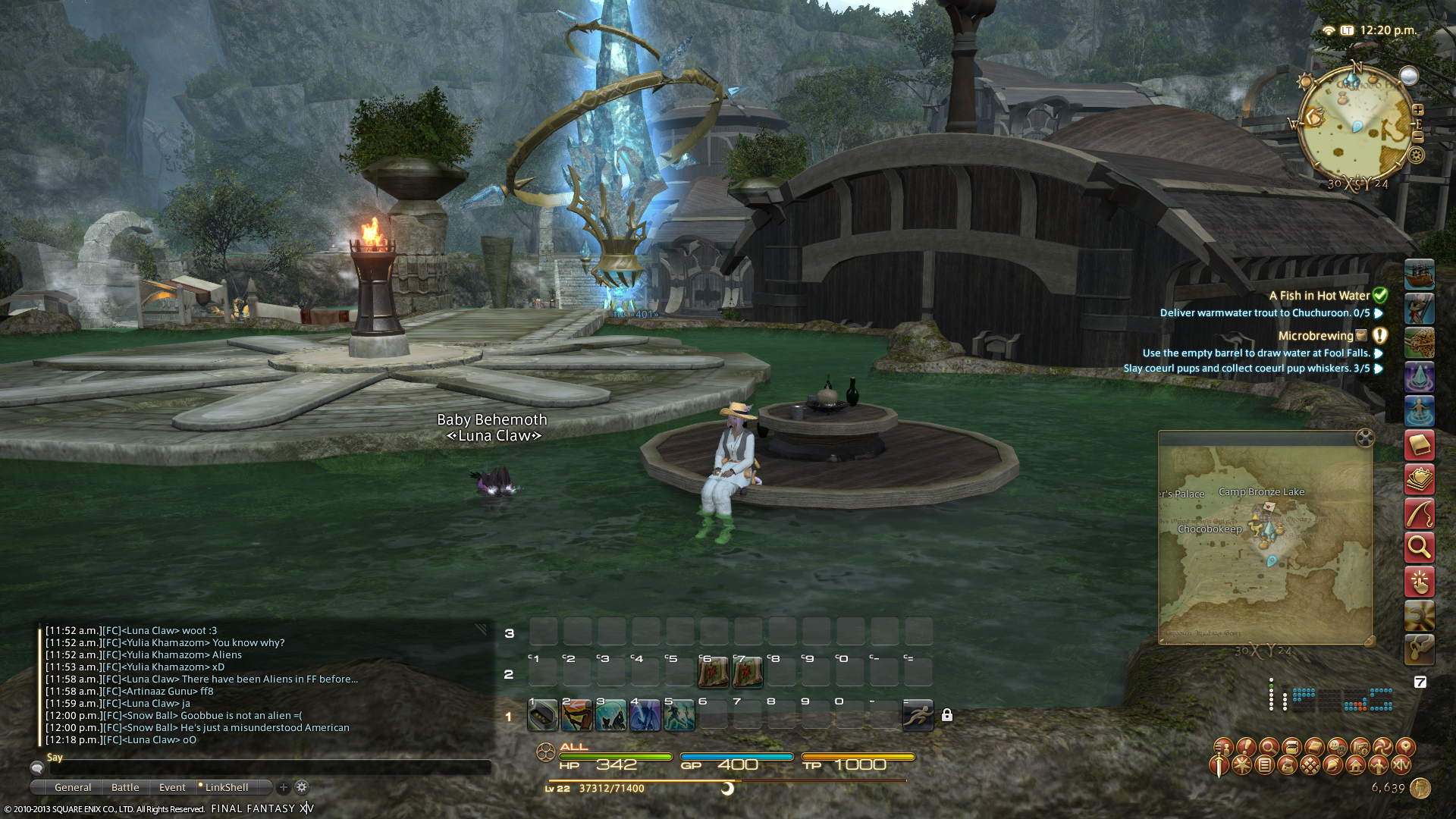
Task: Toggle the hotbar lock padlock
Action: click(947, 715)
